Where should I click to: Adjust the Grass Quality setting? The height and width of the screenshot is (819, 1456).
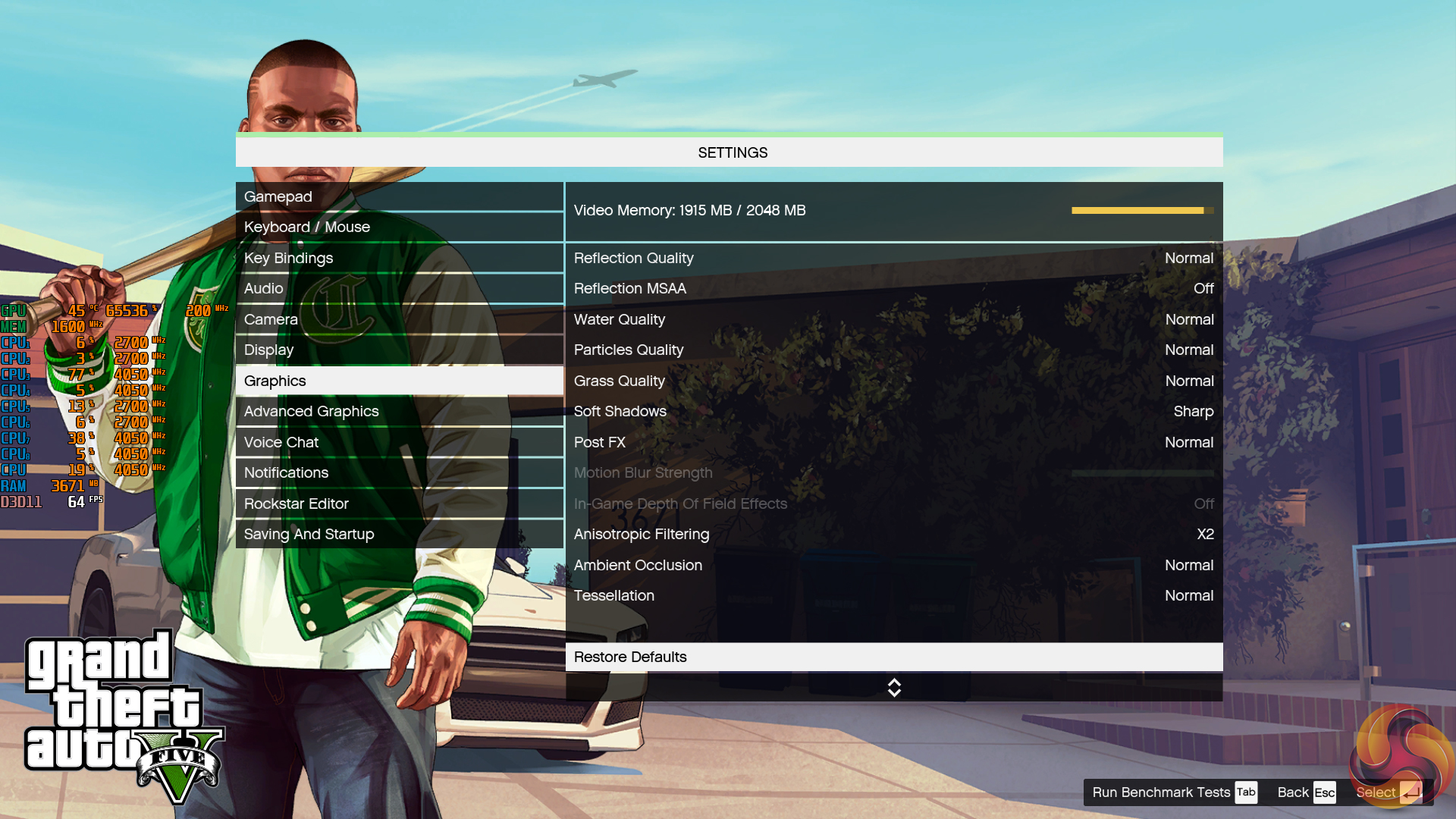pos(893,381)
